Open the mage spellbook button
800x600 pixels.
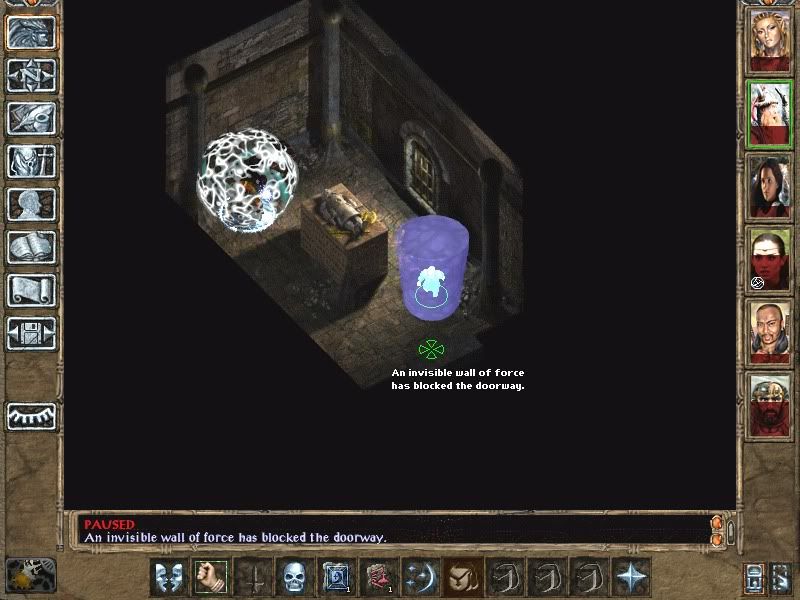pyautogui.click(x=32, y=247)
